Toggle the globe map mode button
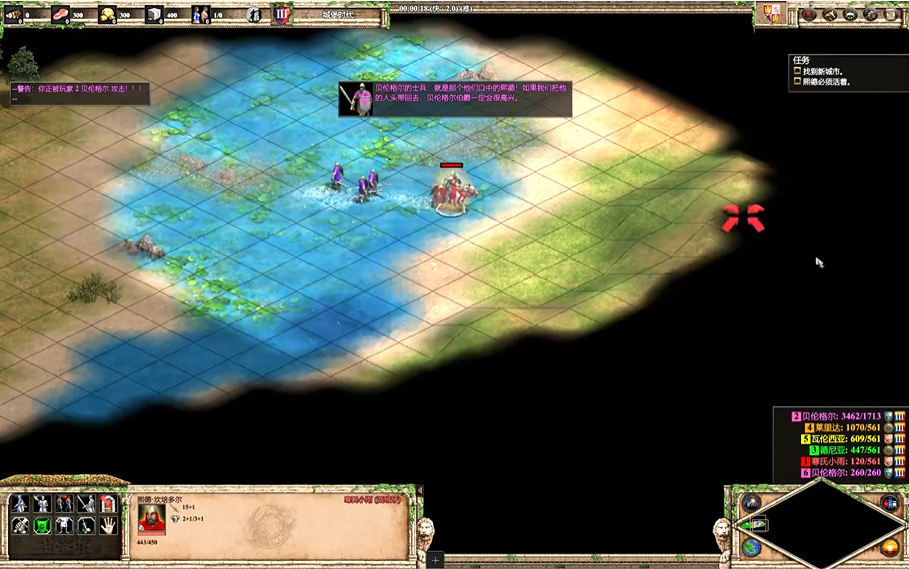Screen dimensions: 909x569 [x=751, y=547]
